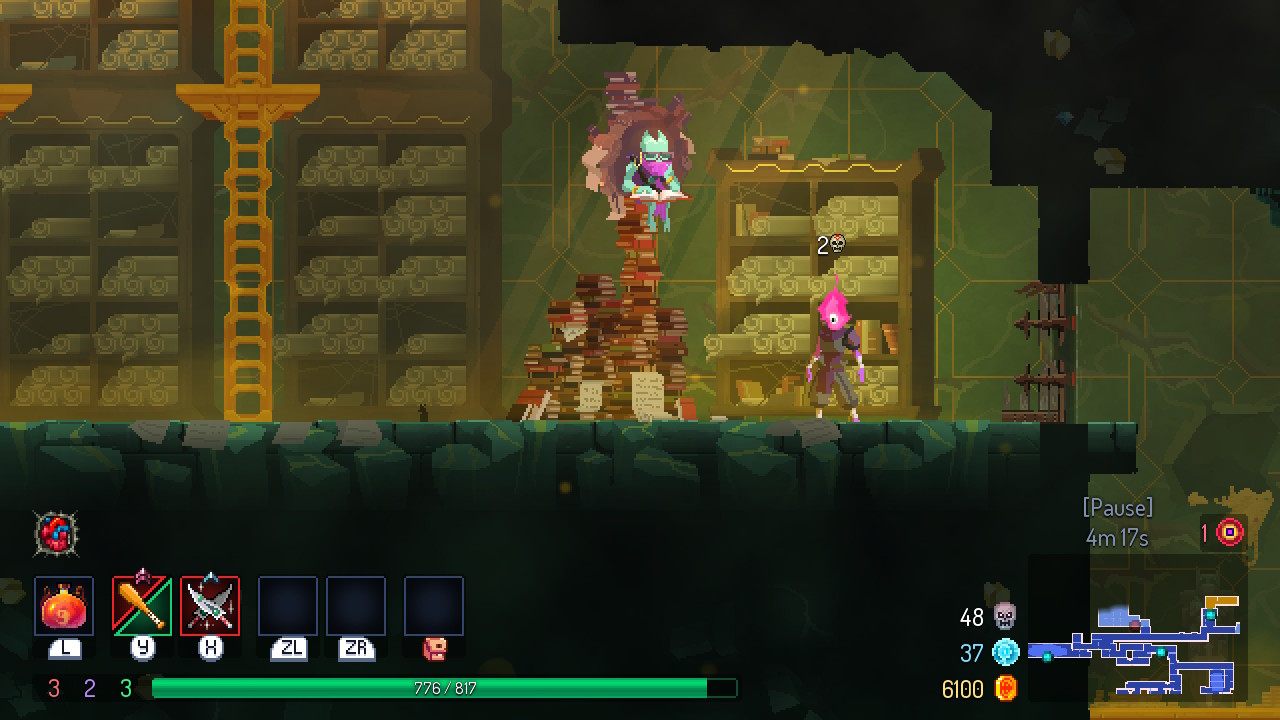Select the health flask slot

(64, 606)
